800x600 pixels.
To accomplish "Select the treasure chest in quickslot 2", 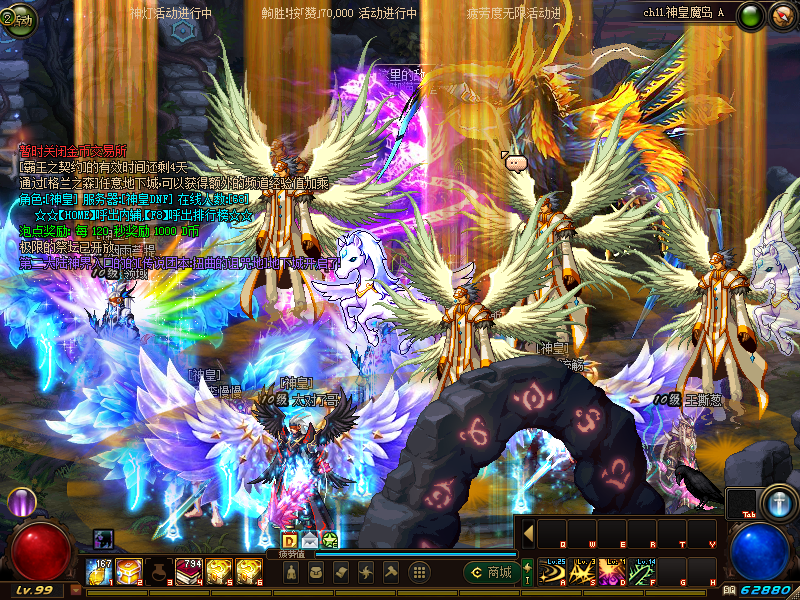I will (x=129, y=572).
